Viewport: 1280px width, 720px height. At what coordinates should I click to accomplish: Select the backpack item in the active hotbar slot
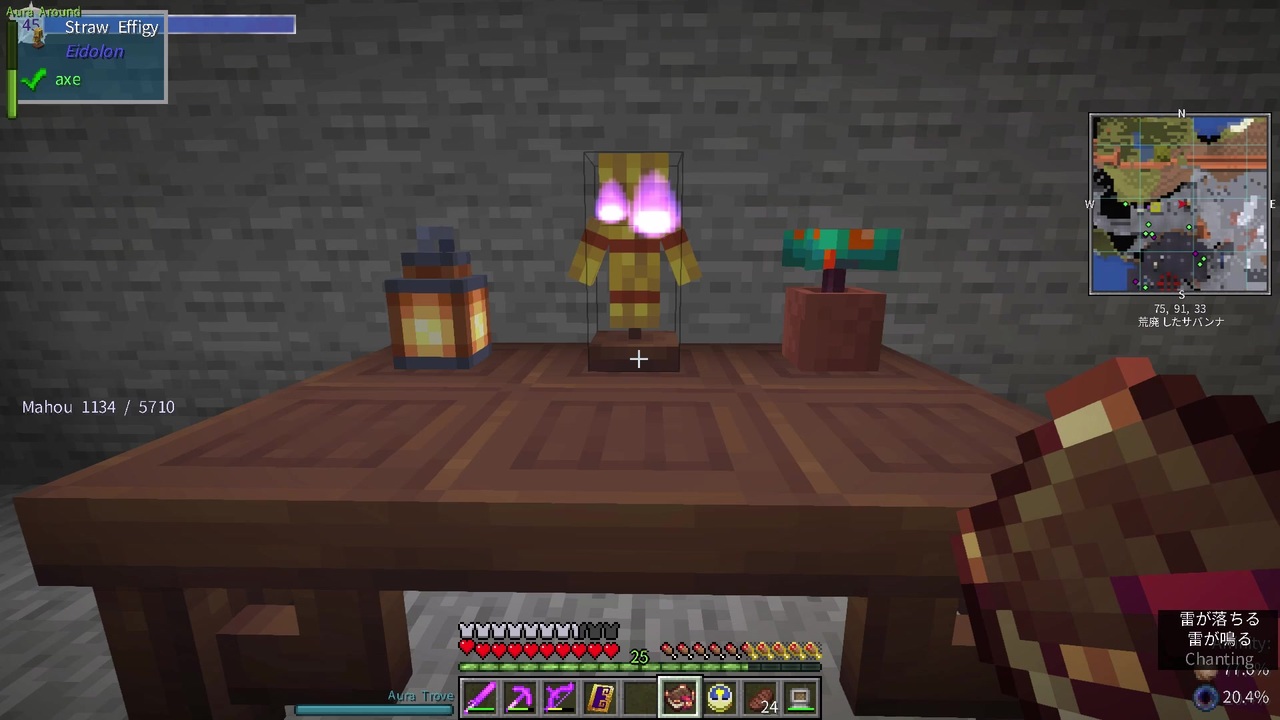pyautogui.click(x=679, y=695)
